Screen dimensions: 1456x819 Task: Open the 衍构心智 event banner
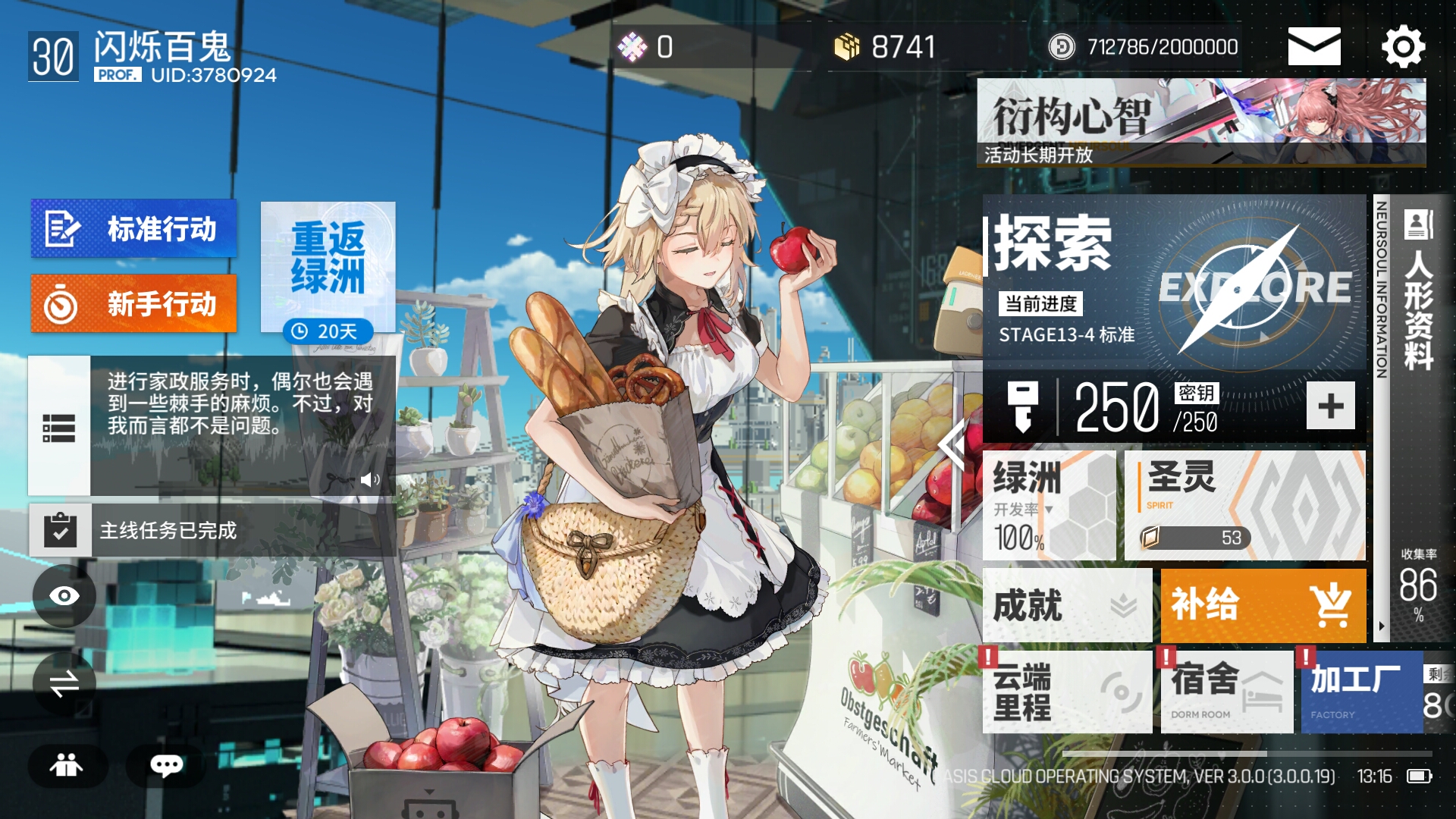click(x=1200, y=123)
